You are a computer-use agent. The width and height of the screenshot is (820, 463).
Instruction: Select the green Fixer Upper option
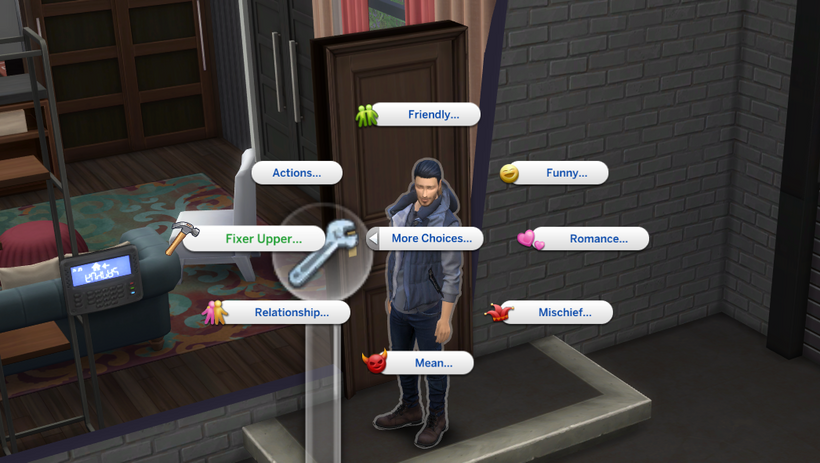point(264,239)
